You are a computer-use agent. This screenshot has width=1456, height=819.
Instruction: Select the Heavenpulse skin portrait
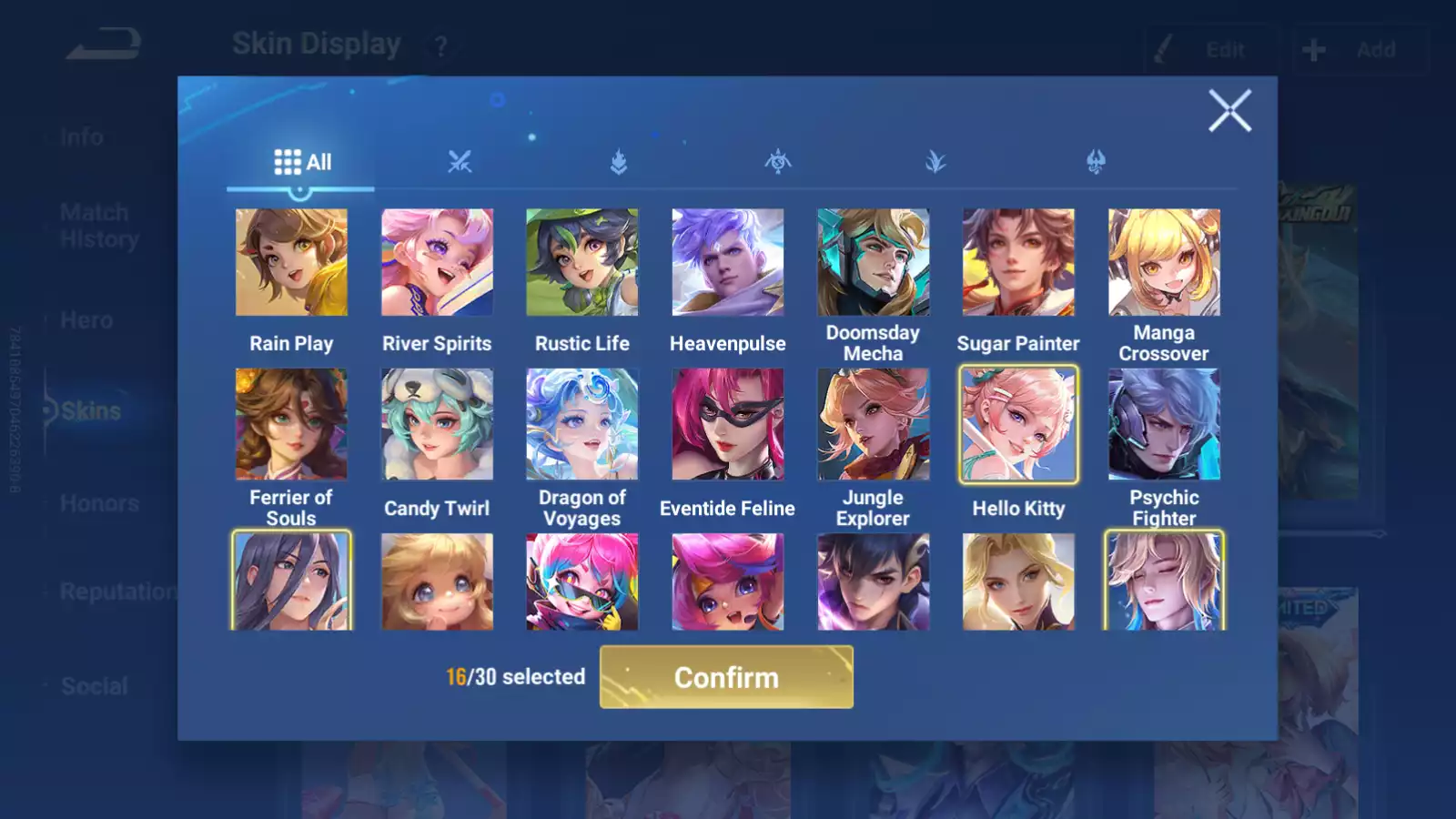[728, 263]
